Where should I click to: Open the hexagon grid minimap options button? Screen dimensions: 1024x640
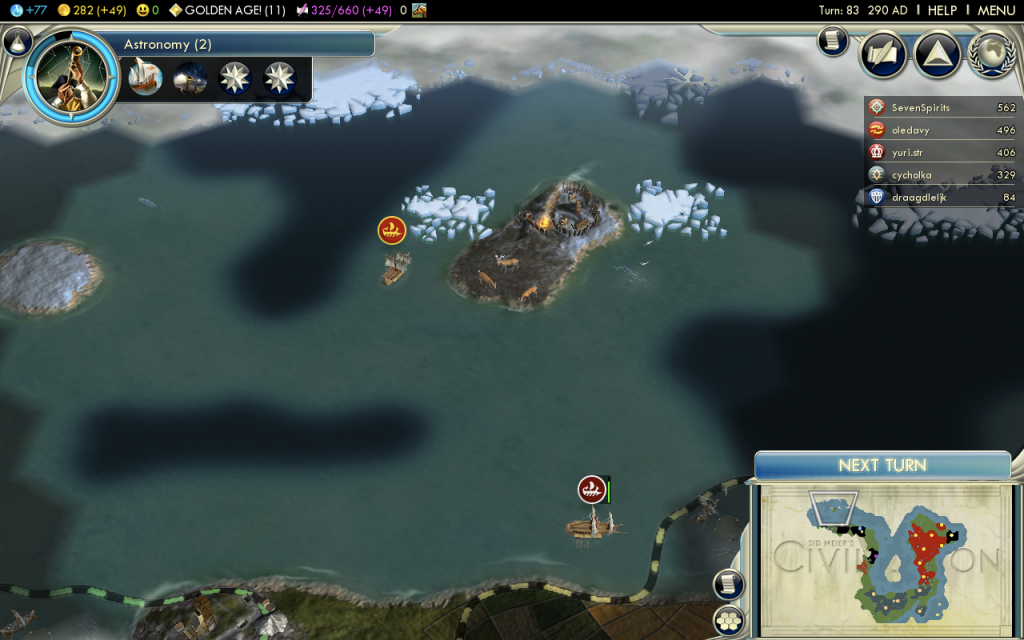(x=728, y=620)
